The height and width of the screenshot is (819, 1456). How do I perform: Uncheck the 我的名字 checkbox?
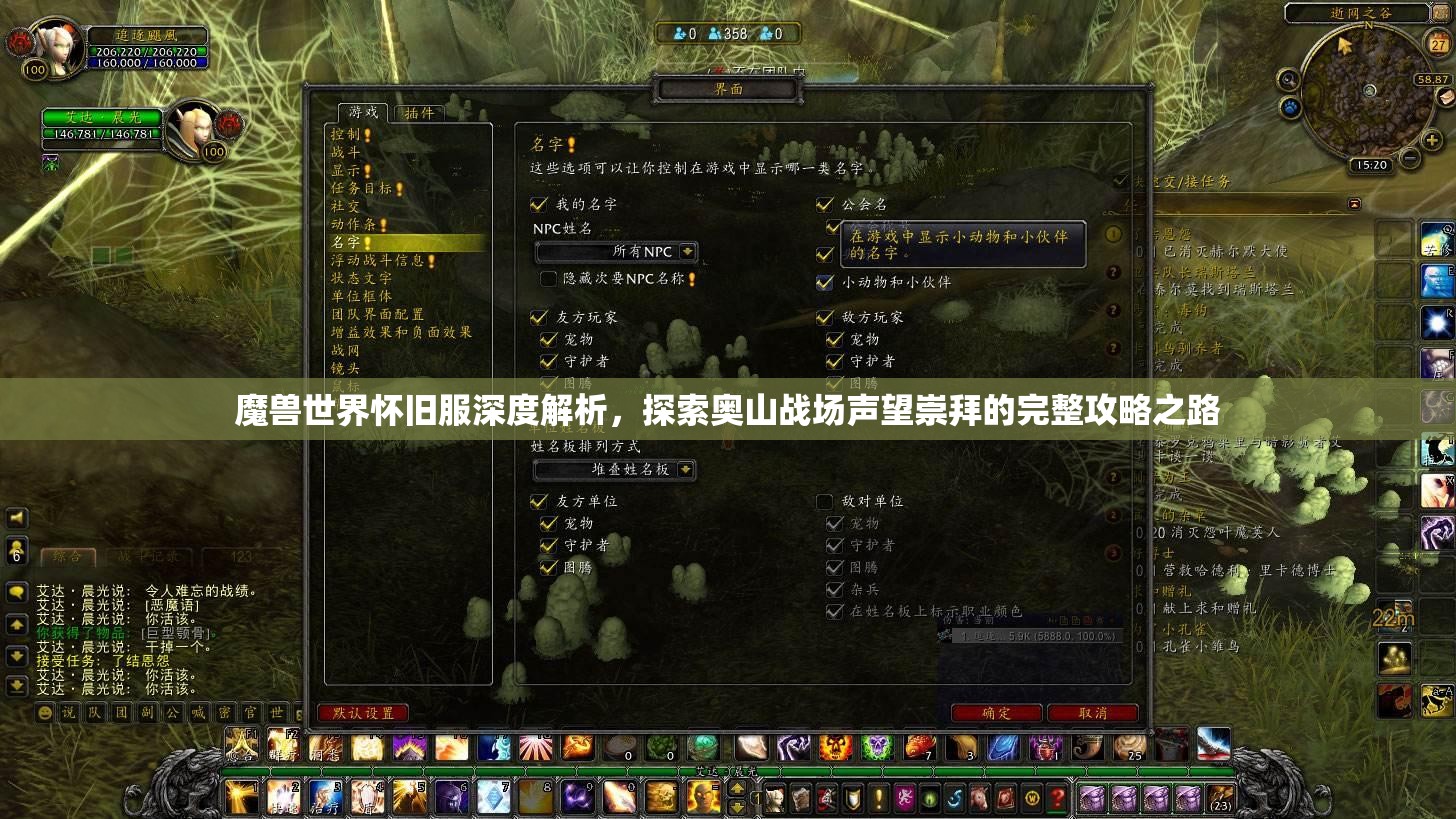[x=537, y=204]
